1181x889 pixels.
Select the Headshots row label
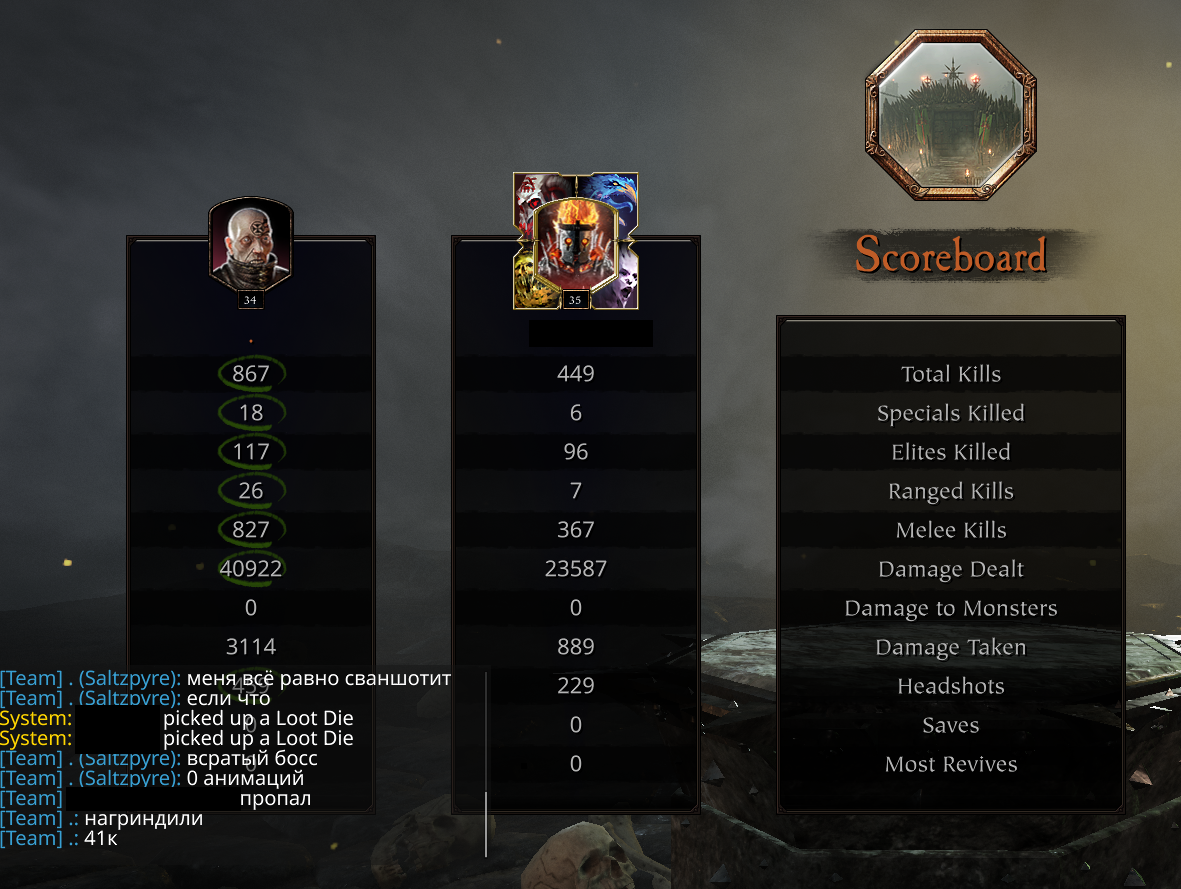click(x=950, y=686)
